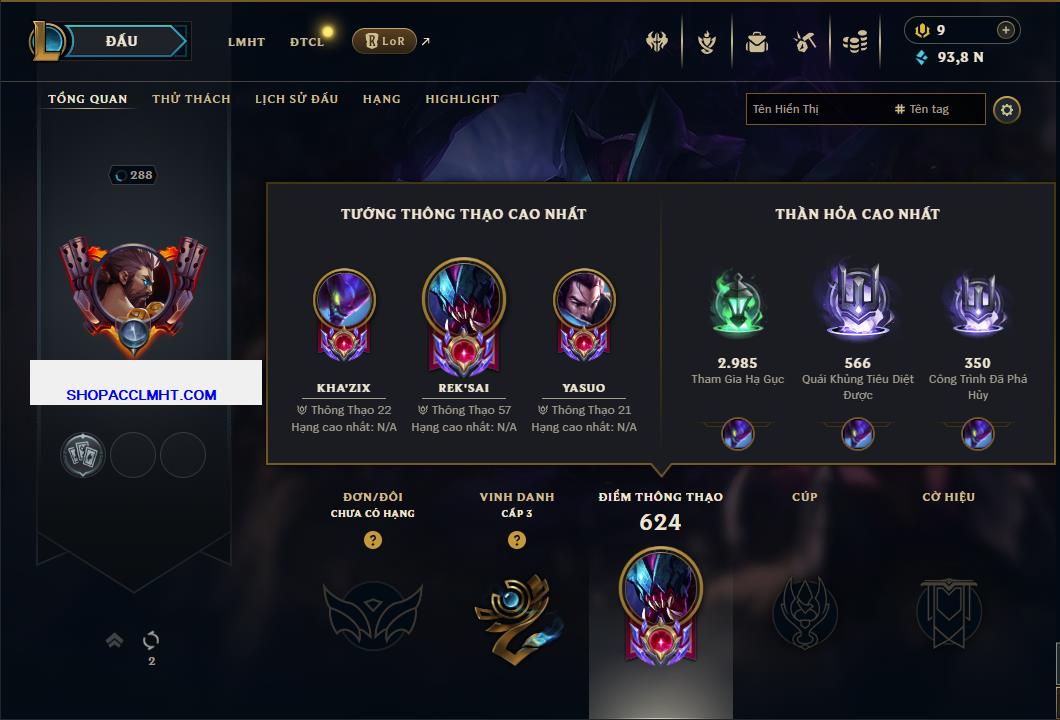Screen dimensions: 1060x720
Task: Show the VINH DANH honor emblem
Action: 516,612
